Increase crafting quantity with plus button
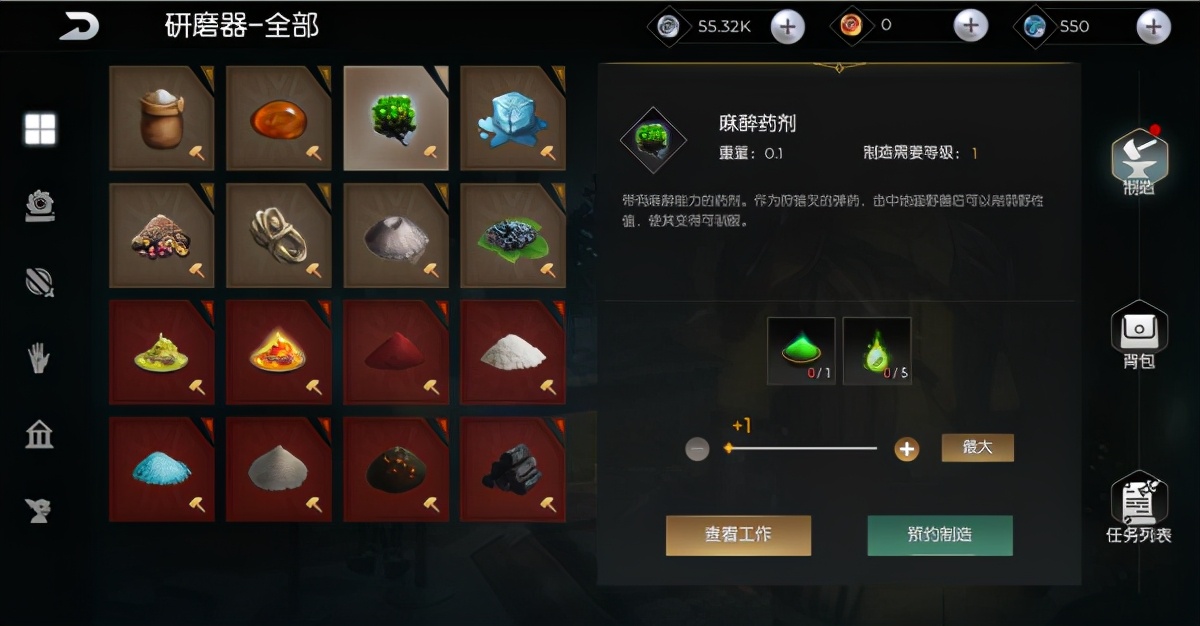Image resolution: width=1200 pixels, height=626 pixels. 906,449
